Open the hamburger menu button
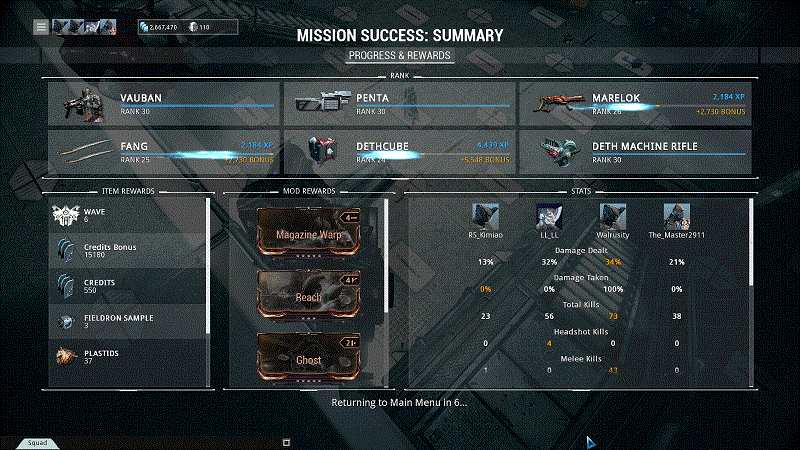The width and height of the screenshot is (800, 450). tap(41, 27)
